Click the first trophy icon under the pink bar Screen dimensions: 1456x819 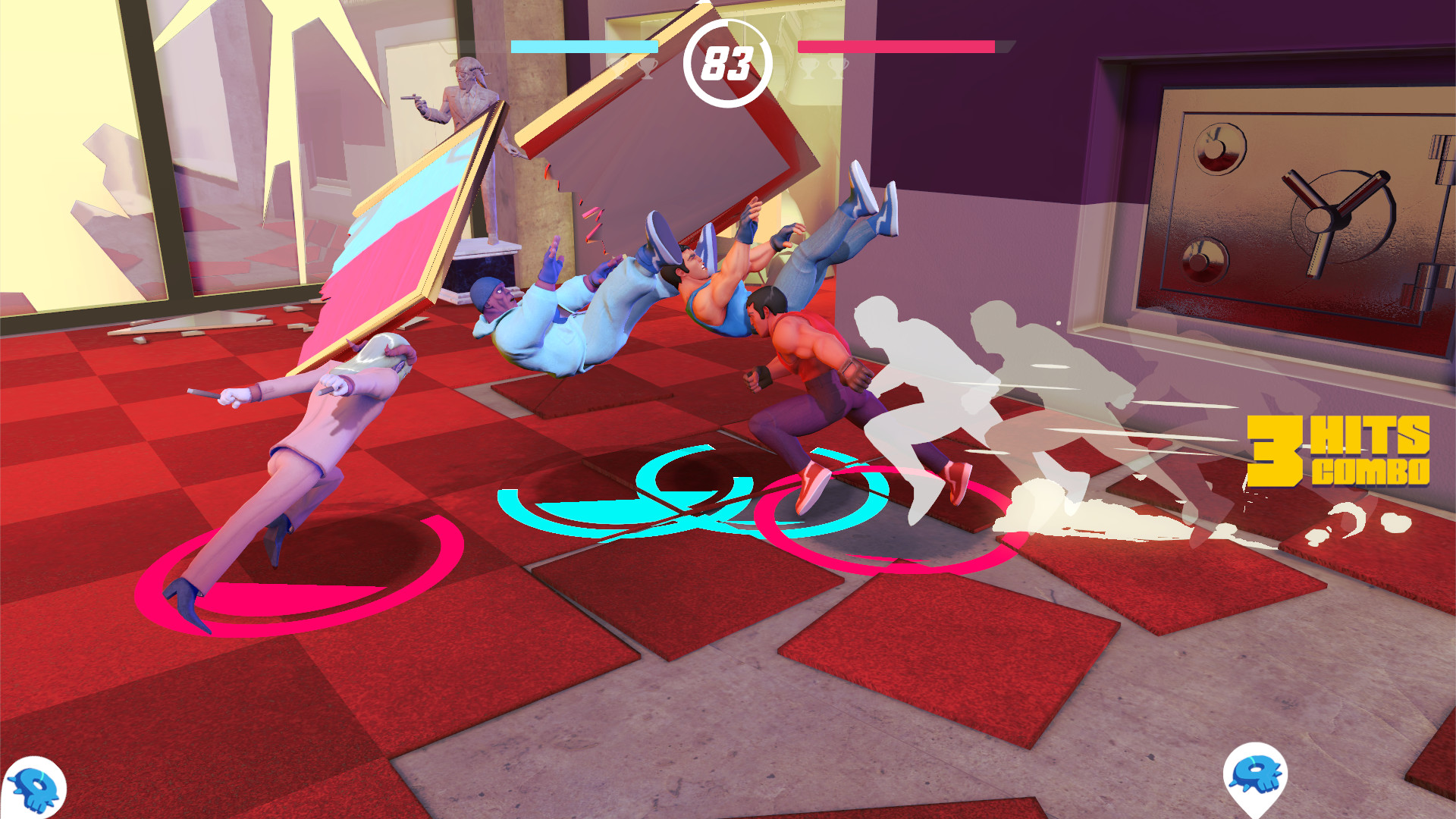(808, 68)
